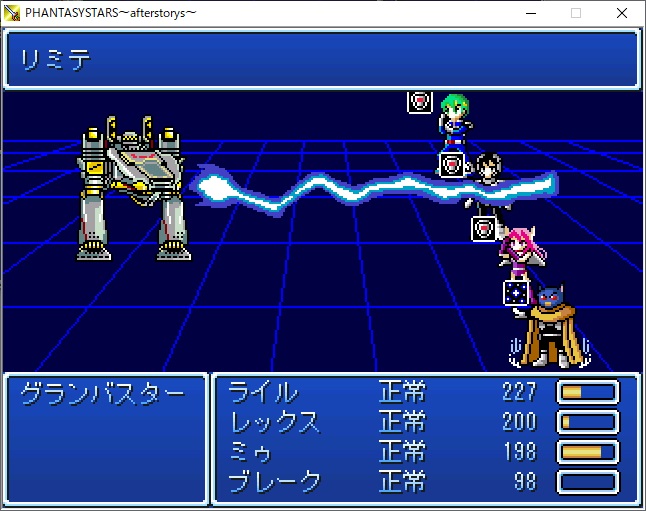Target the enemy entry グランバスター

[103, 393]
